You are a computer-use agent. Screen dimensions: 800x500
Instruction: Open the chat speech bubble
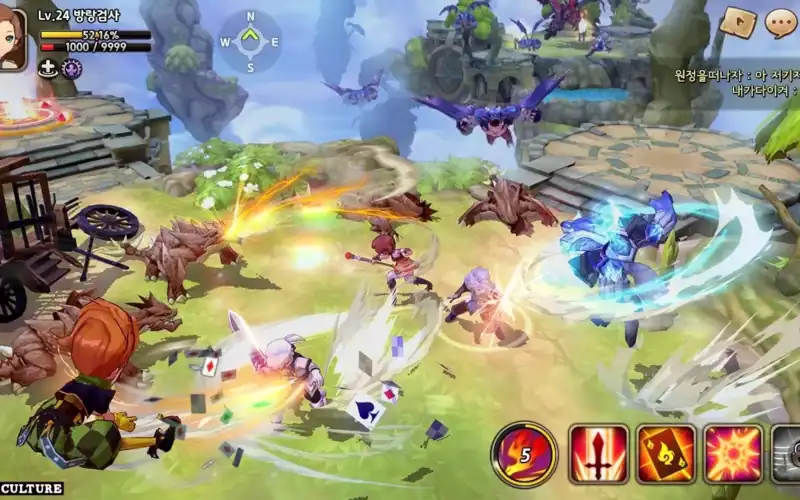coord(781,21)
